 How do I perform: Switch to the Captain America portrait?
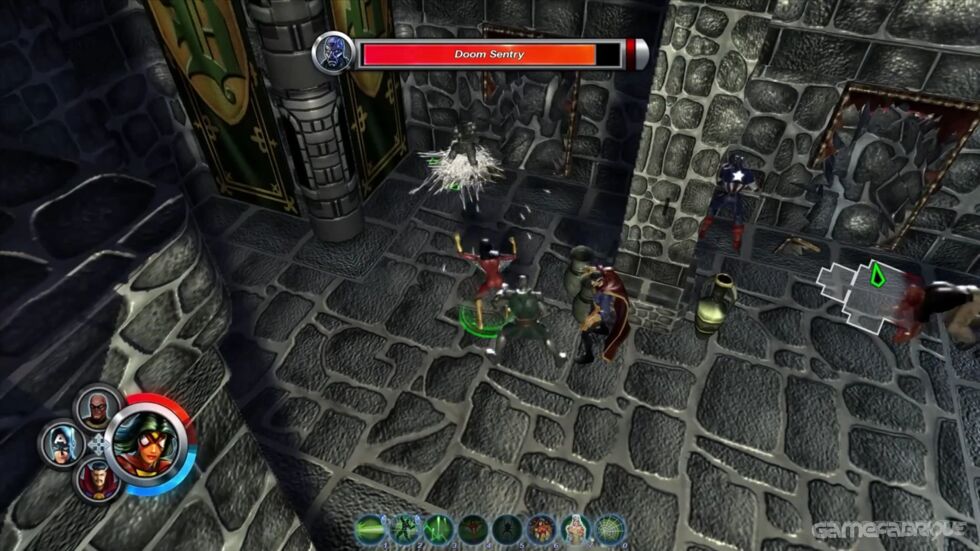(60, 443)
